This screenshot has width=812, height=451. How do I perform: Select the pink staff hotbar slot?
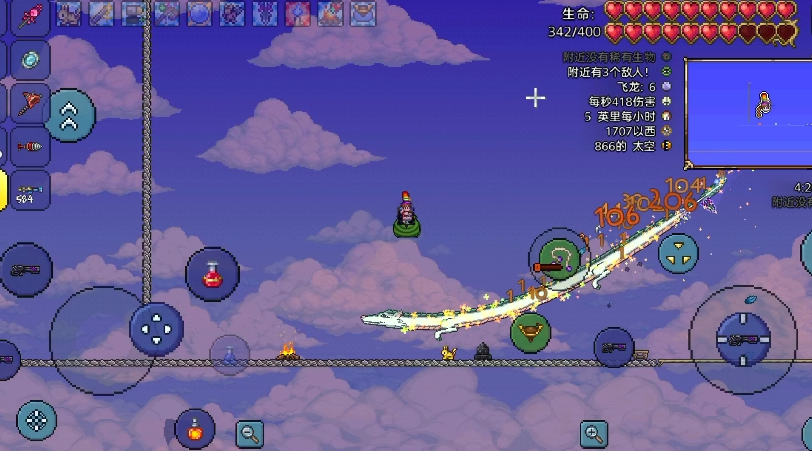[28, 17]
